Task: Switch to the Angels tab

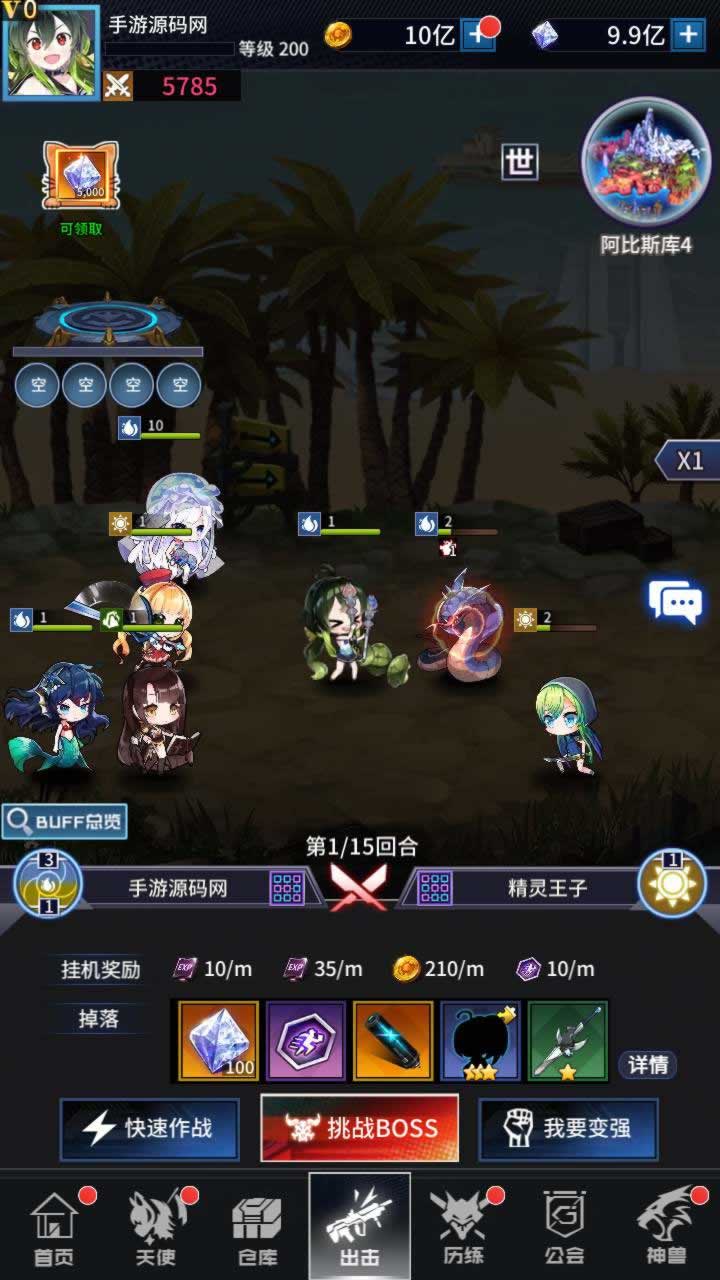Action: (x=157, y=1228)
